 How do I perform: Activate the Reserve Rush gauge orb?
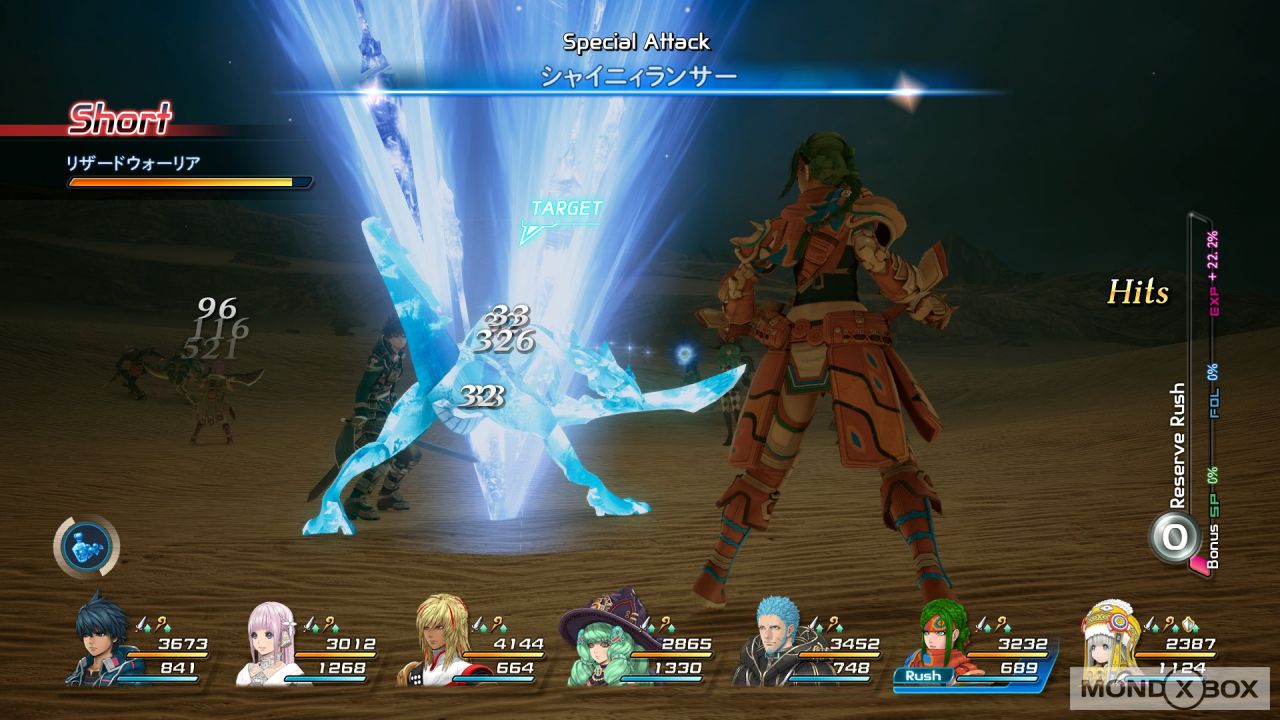[x=1174, y=537]
